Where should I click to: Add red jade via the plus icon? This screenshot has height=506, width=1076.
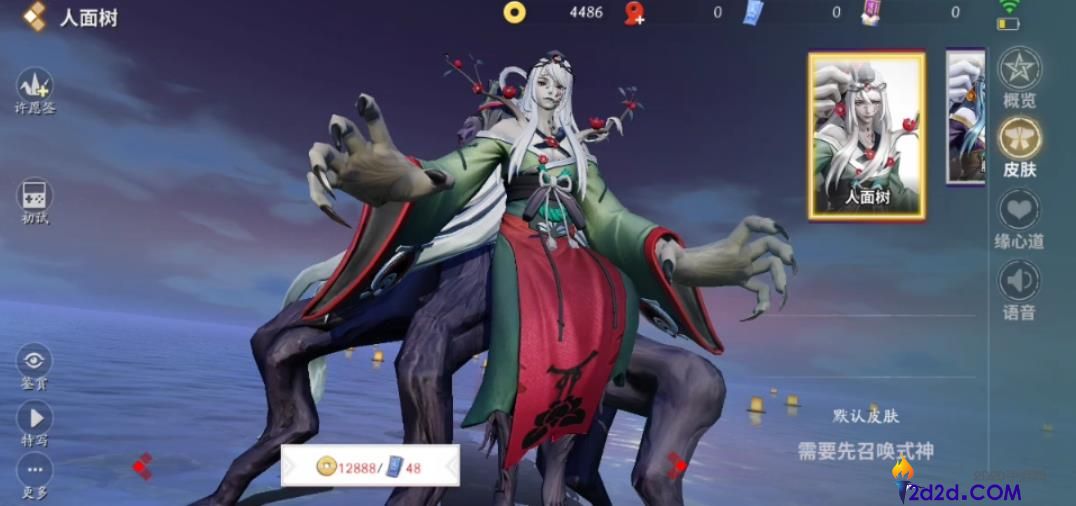[x=635, y=13]
